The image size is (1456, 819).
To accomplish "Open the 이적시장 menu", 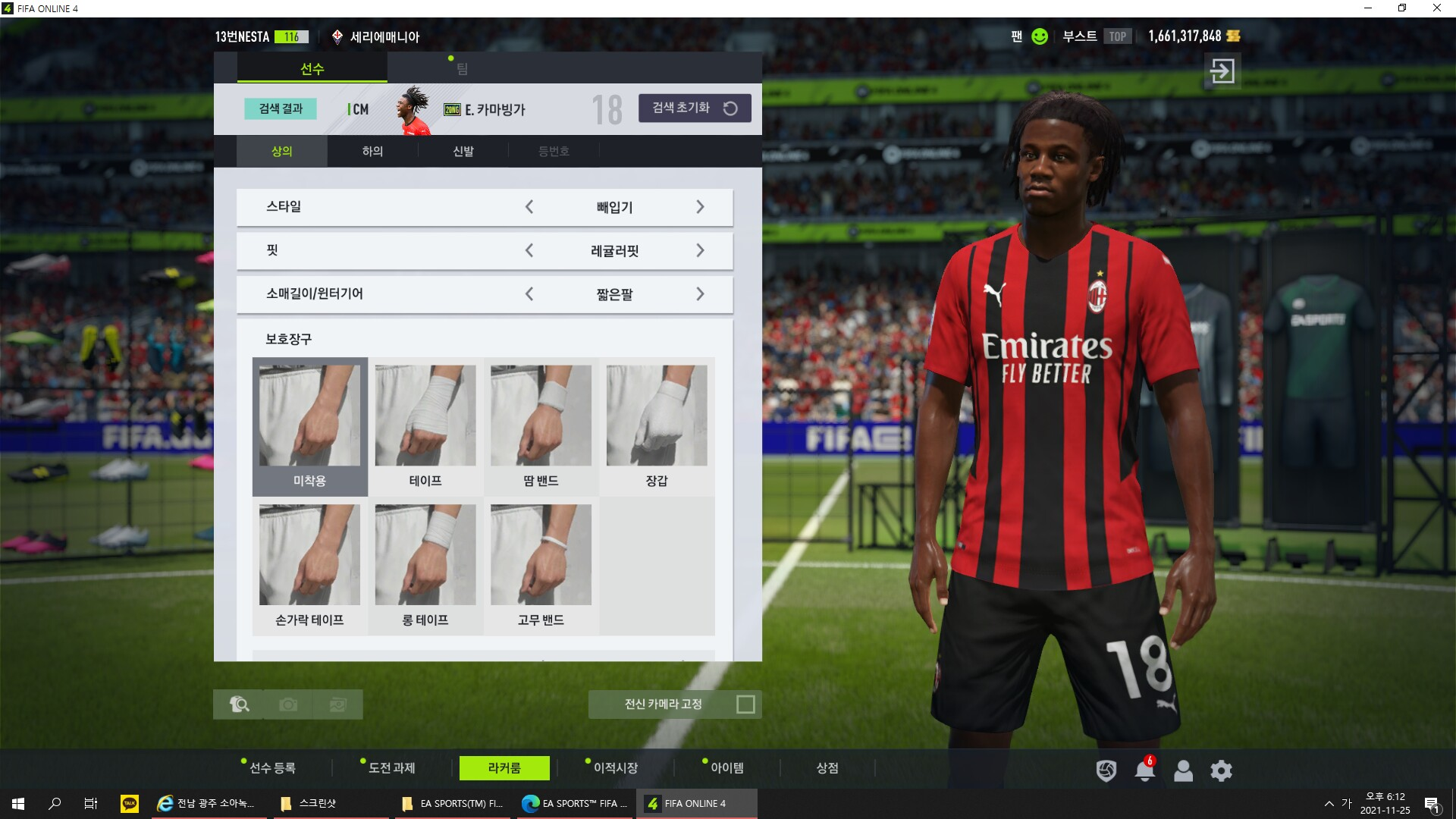I will (x=615, y=768).
